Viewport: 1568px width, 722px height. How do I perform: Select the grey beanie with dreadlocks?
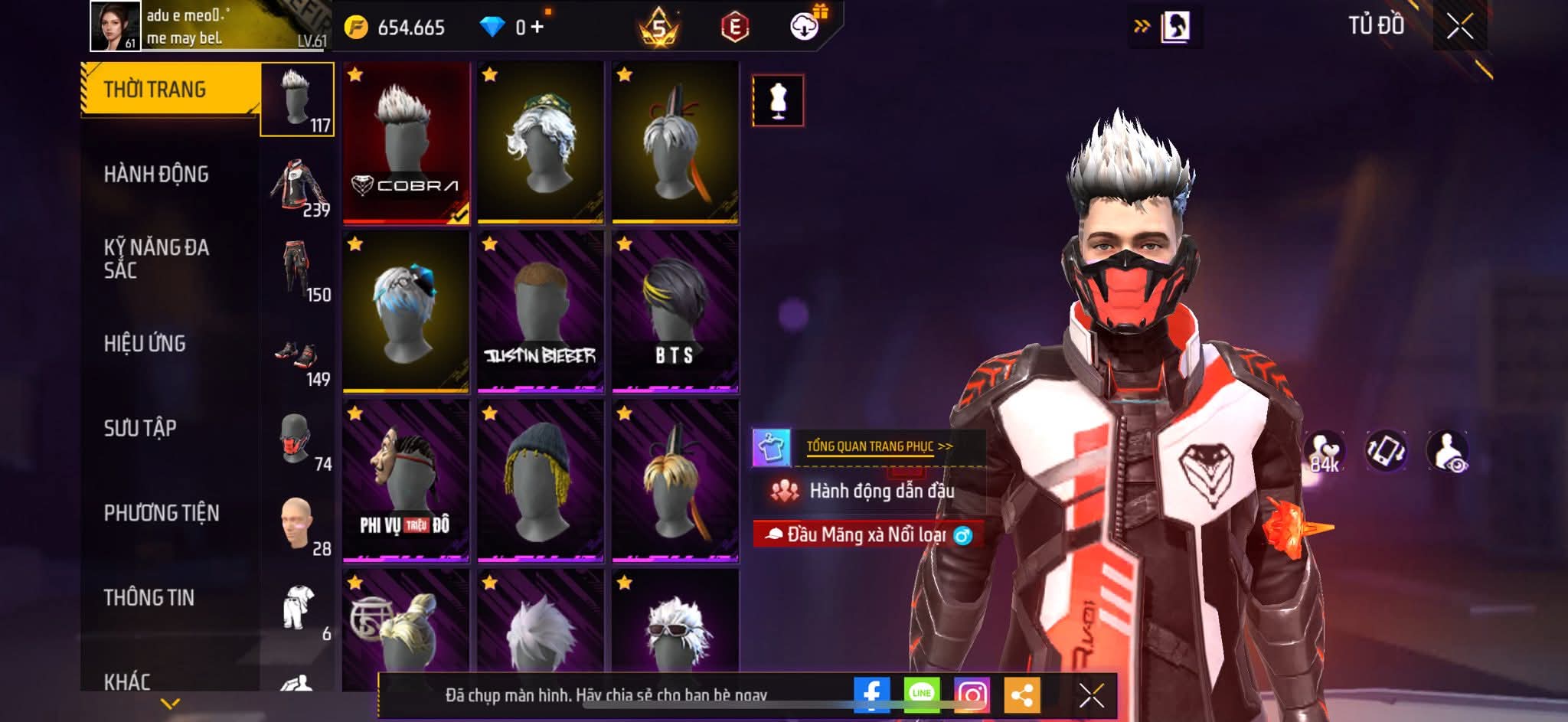click(541, 481)
